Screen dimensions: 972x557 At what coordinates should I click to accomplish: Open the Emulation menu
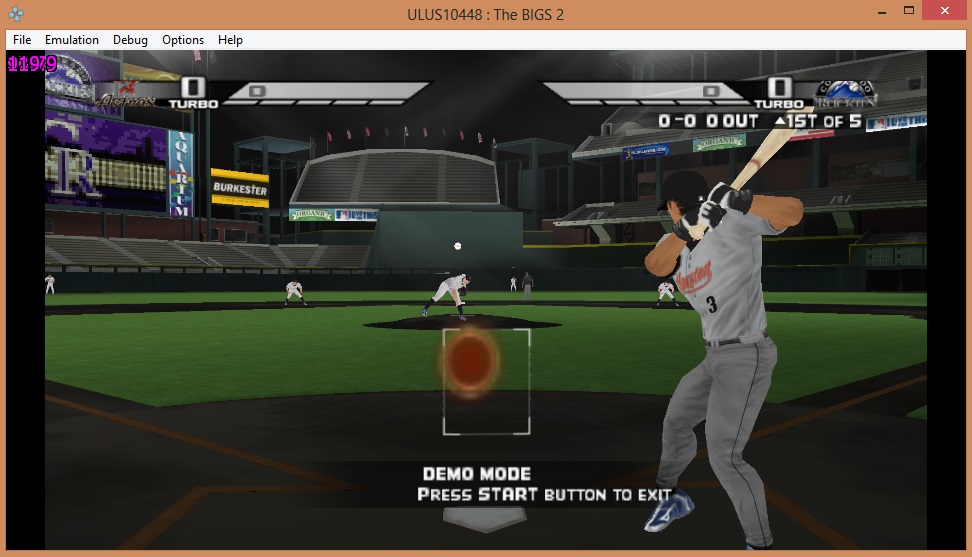[x=71, y=40]
